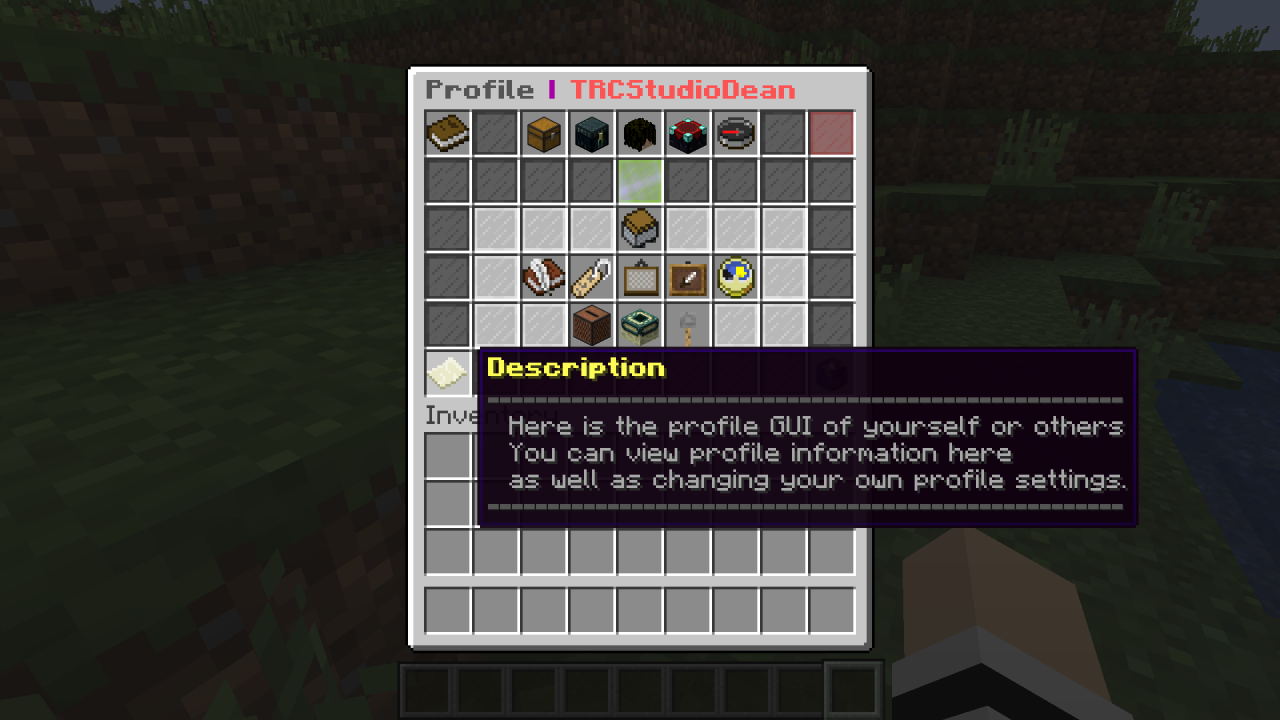Select the brown jukebox block

(x=591, y=325)
